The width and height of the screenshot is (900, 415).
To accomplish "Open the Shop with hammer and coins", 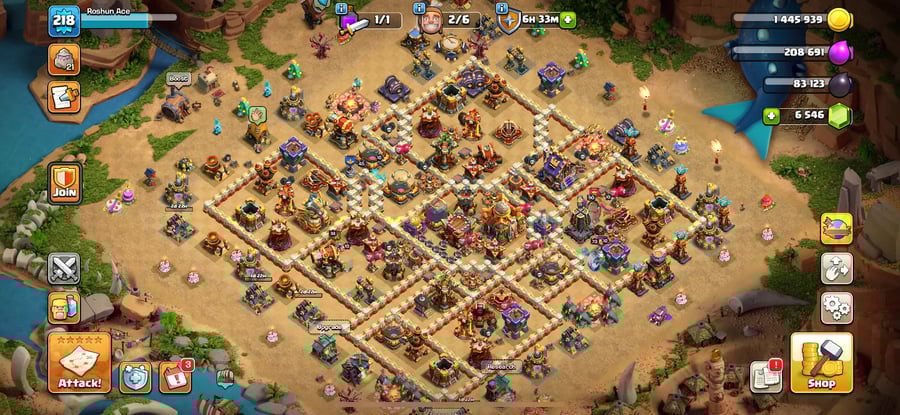I will click(x=821, y=363).
